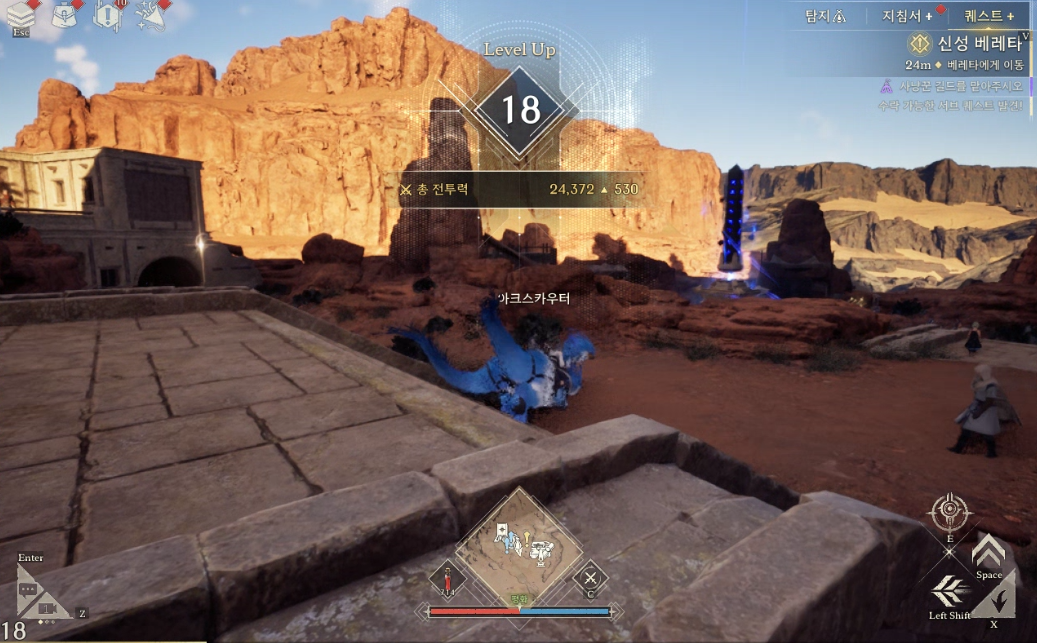Open the inventory bag icon

click(x=66, y=14)
